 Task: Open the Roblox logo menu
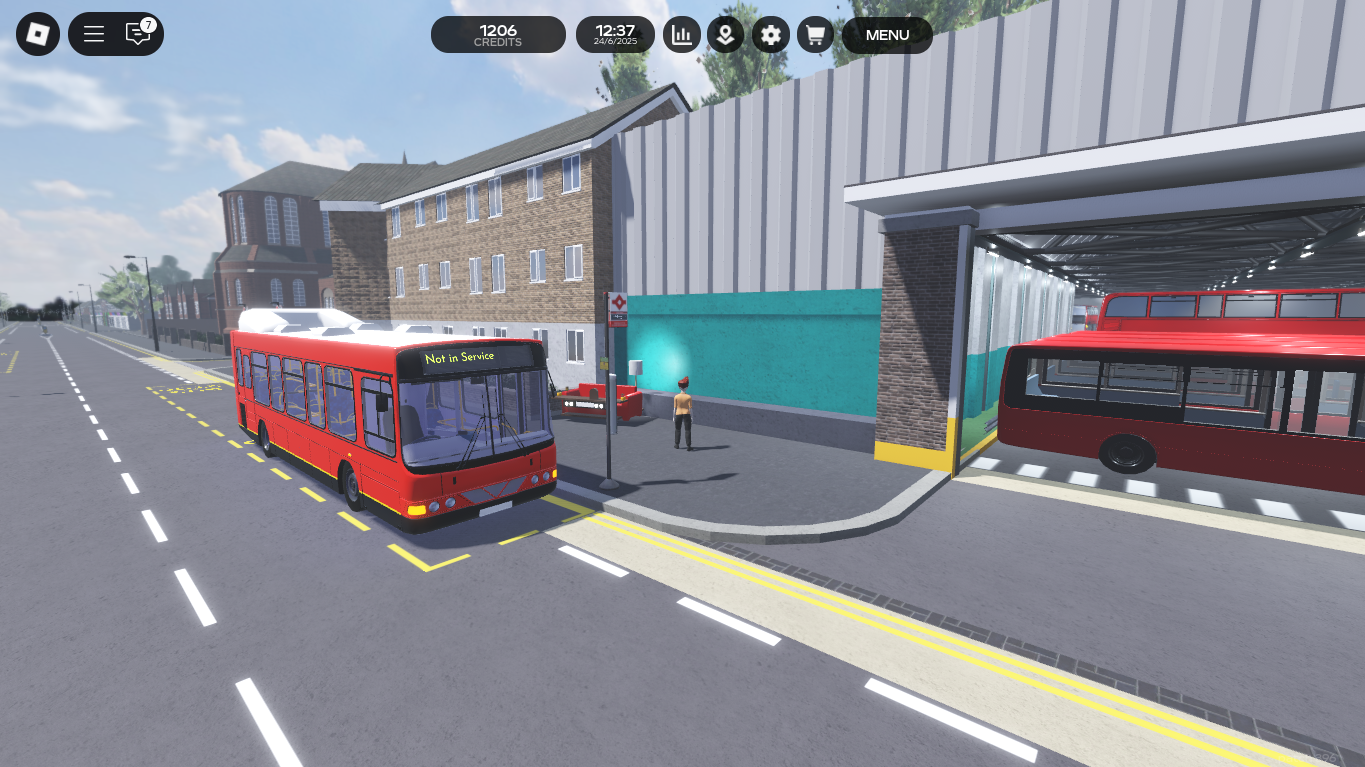(x=38, y=34)
